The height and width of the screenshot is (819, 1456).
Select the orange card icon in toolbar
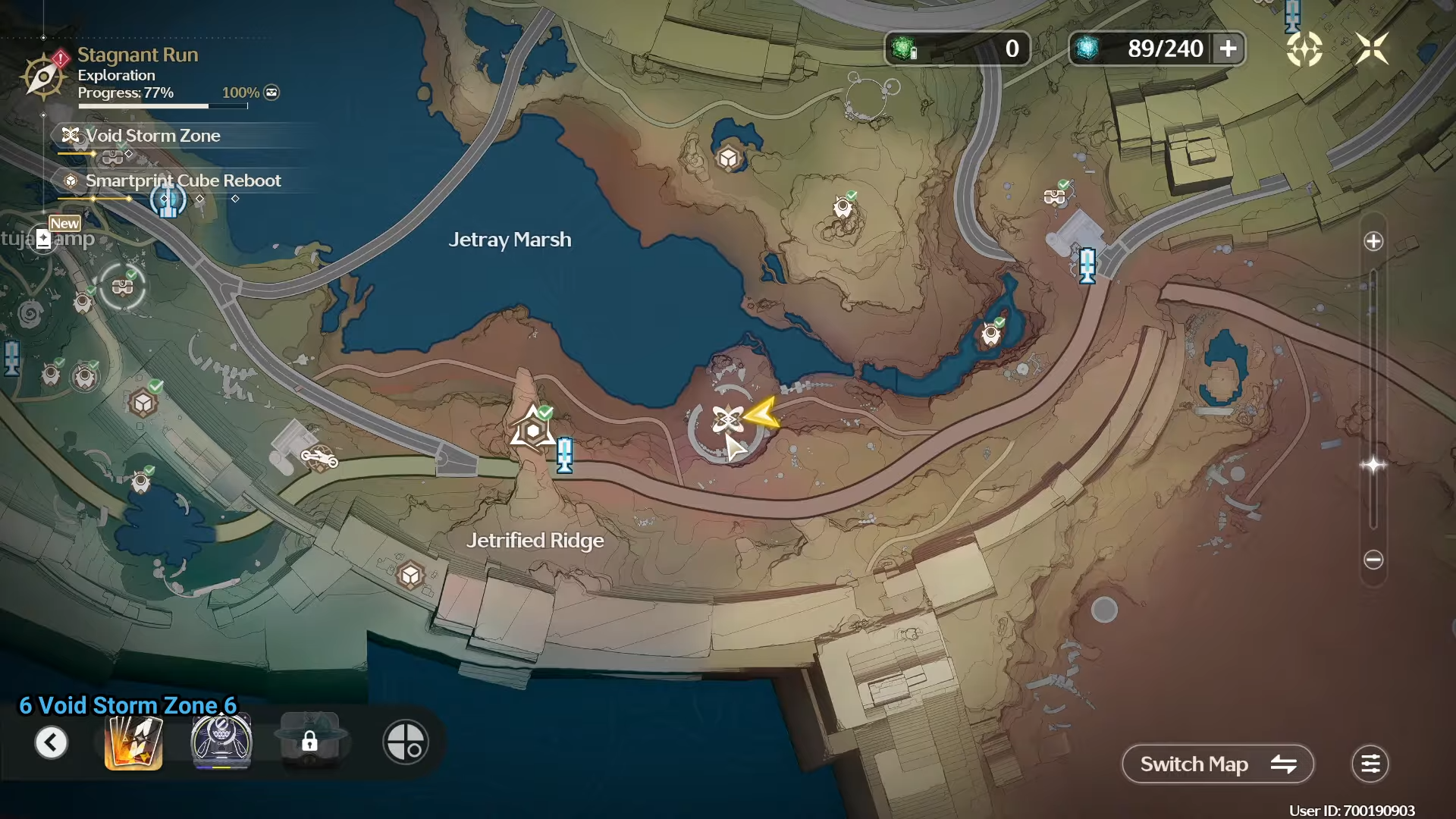pos(133,742)
